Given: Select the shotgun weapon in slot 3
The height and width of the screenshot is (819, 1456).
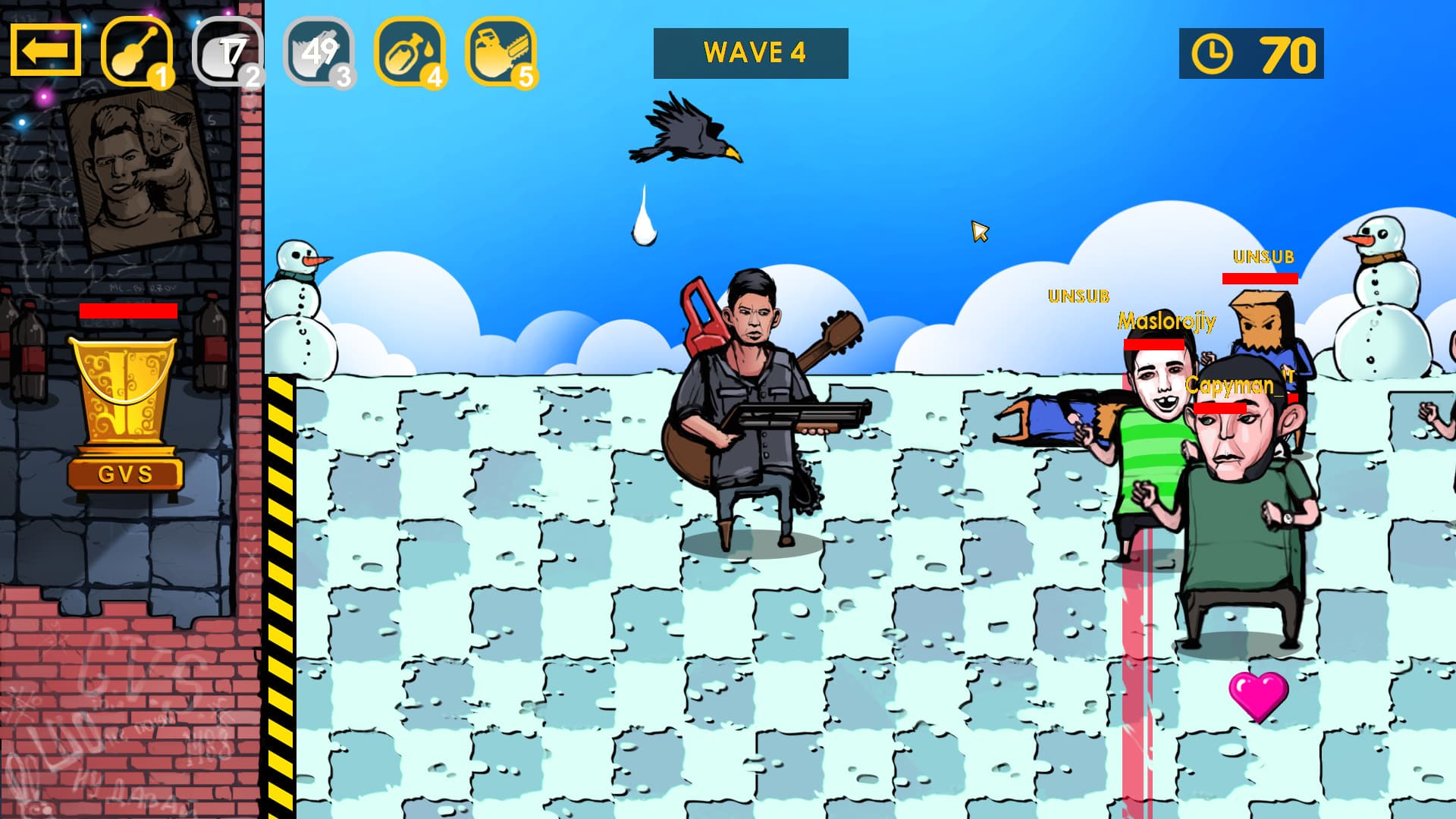Looking at the screenshot, I should pyautogui.click(x=317, y=52).
